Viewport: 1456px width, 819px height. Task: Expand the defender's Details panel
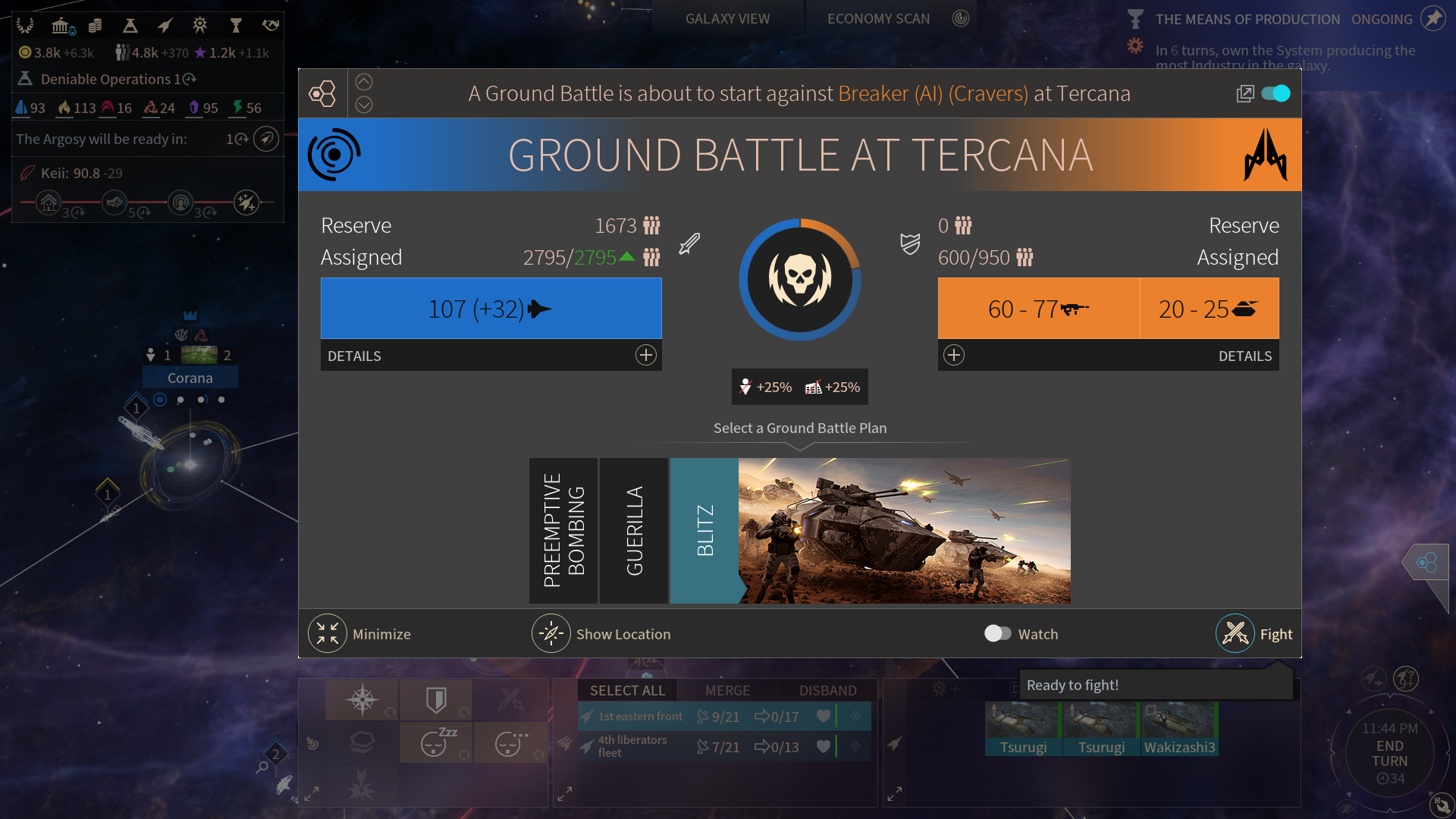click(x=954, y=356)
